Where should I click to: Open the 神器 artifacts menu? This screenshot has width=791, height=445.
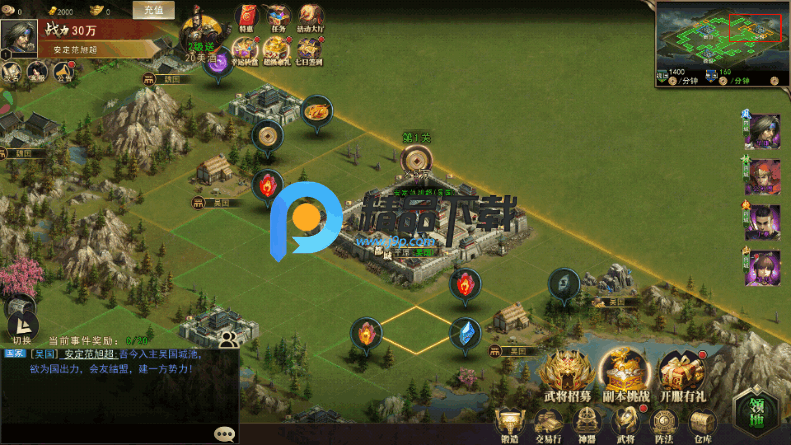point(586,424)
